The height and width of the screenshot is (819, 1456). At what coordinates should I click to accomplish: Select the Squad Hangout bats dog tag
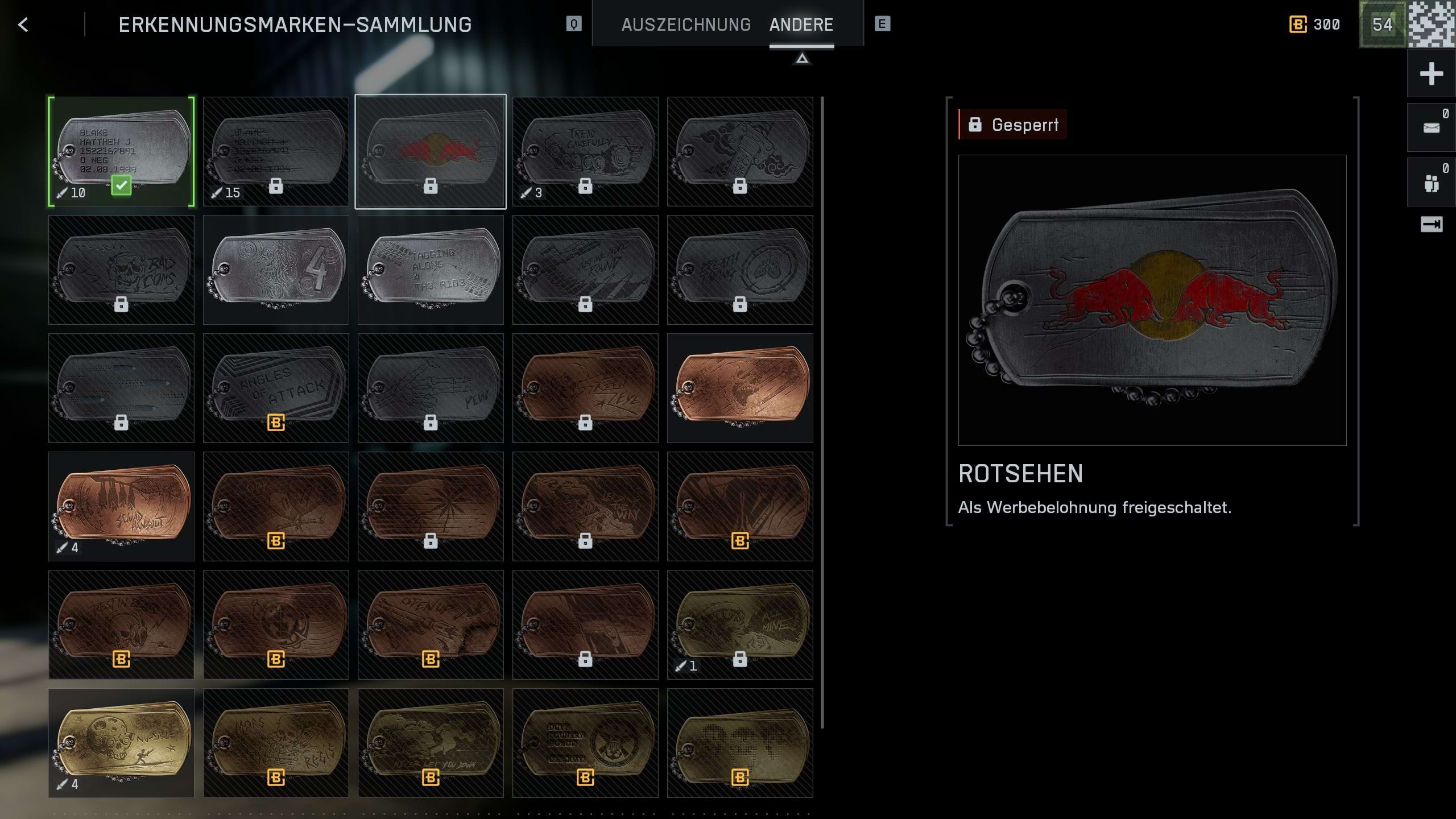pyautogui.click(x=121, y=506)
